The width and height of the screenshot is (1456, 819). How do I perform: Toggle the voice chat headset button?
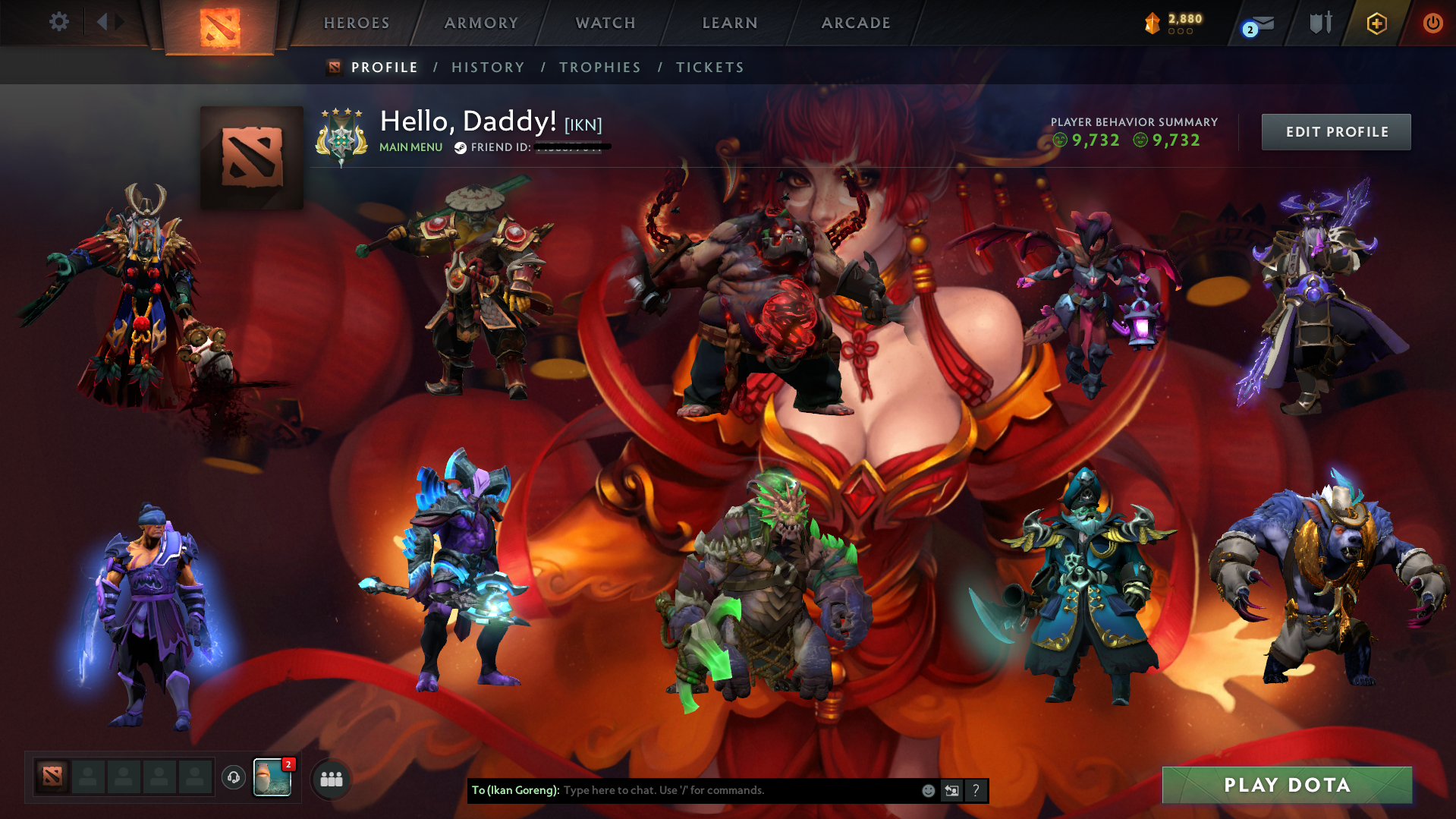(233, 776)
